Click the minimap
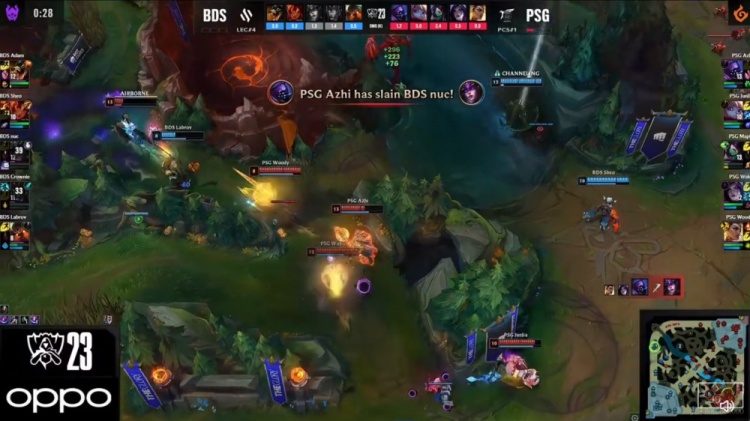 [693, 365]
